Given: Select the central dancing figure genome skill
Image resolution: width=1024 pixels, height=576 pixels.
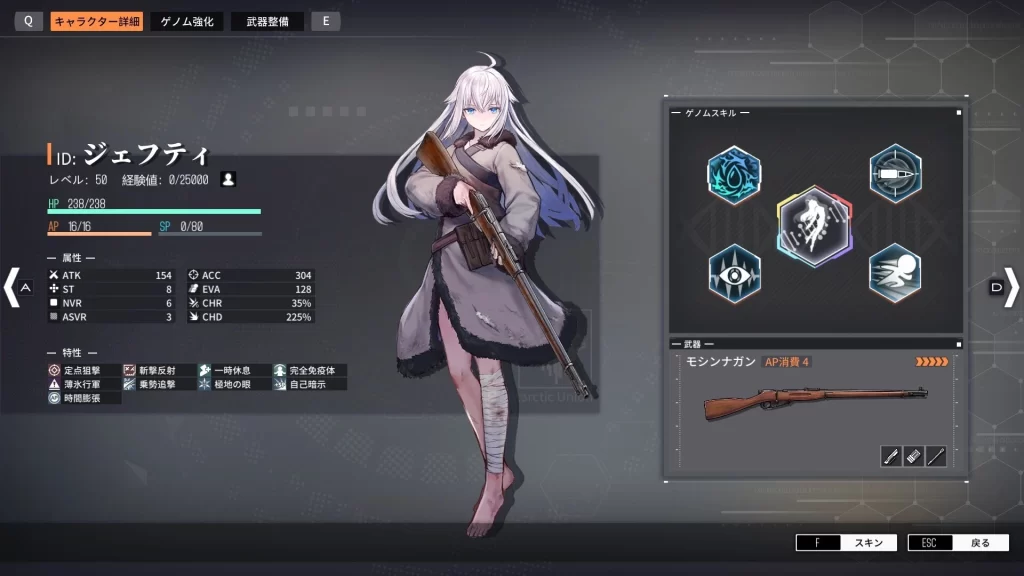Looking at the screenshot, I should point(814,226).
